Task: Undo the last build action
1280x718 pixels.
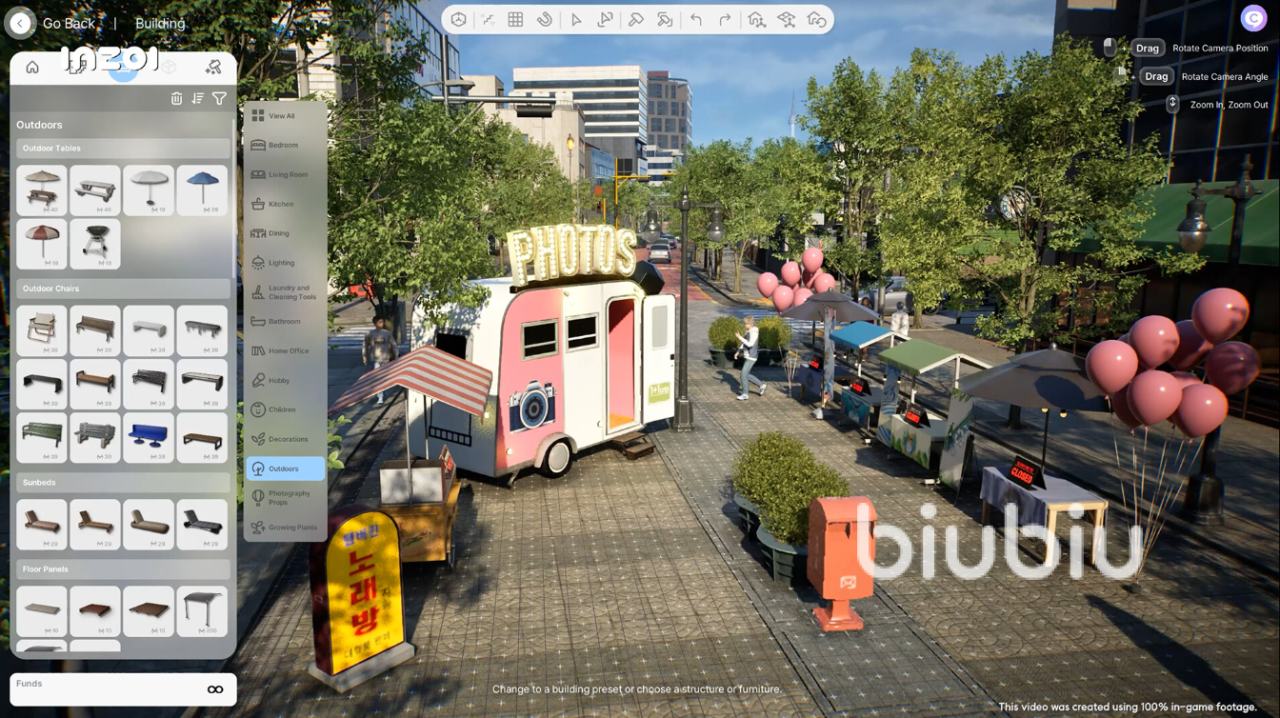Action: [x=696, y=19]
